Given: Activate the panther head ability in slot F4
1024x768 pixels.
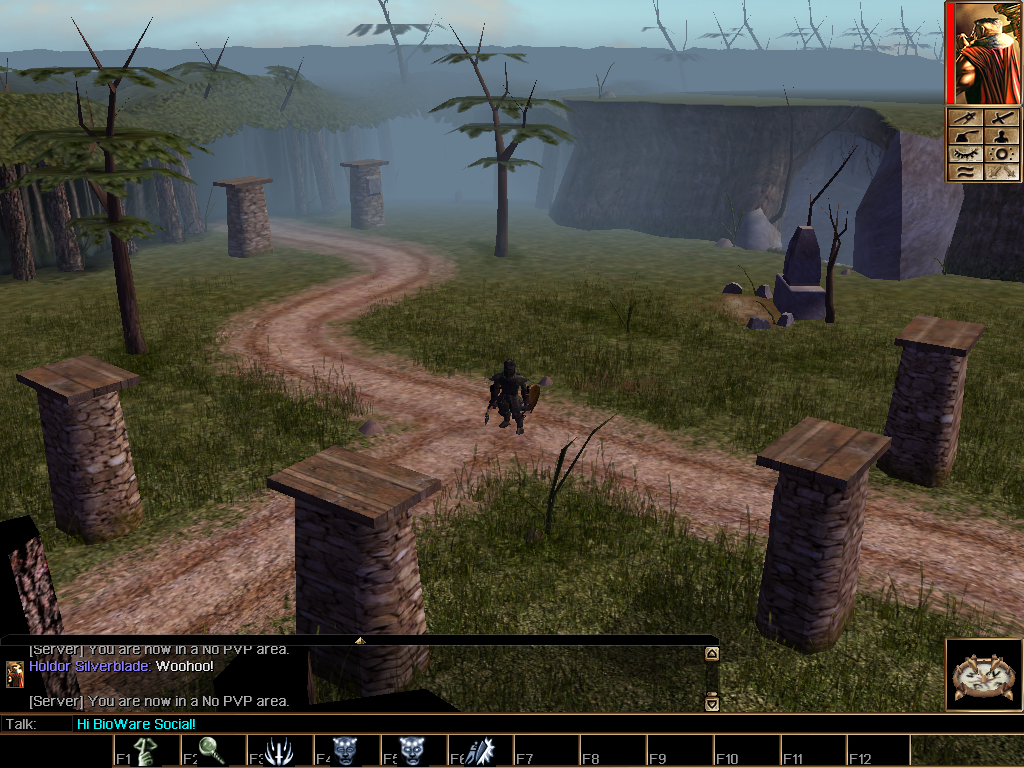Looking at the screenshot, I should pyautogui.click(x=346, y=751).
